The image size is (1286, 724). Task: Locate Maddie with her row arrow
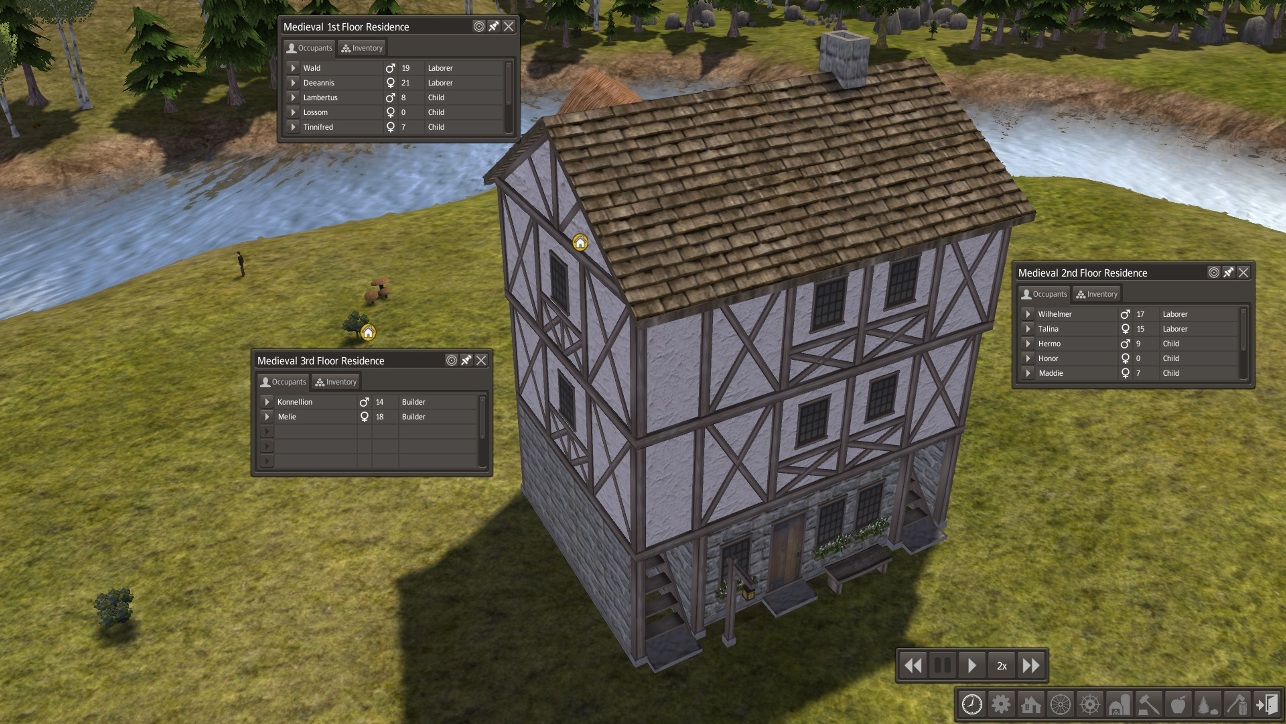tap(1028, 373)
